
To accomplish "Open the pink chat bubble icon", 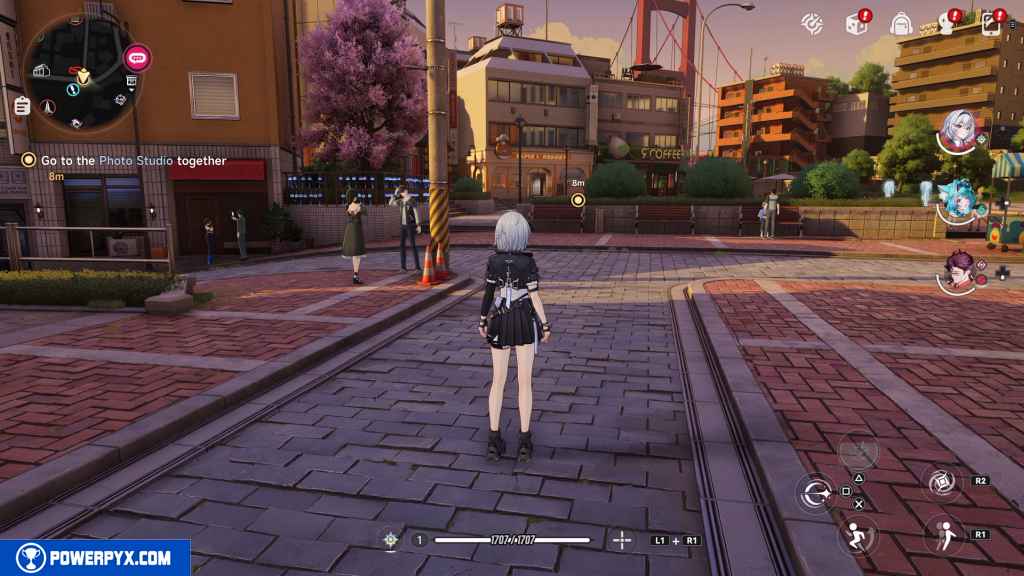I will pos(137,57).
